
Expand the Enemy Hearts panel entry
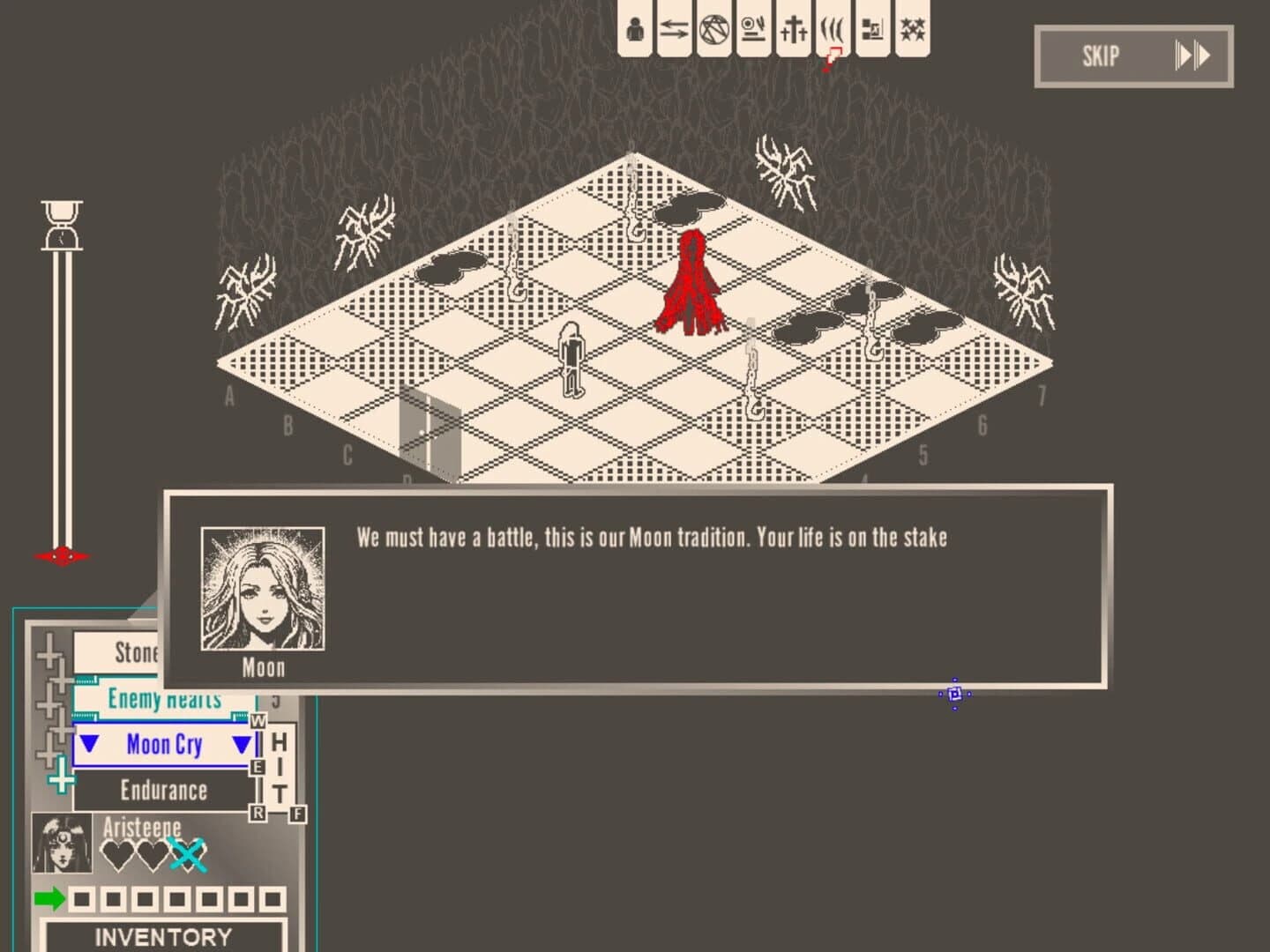(163, 699)
